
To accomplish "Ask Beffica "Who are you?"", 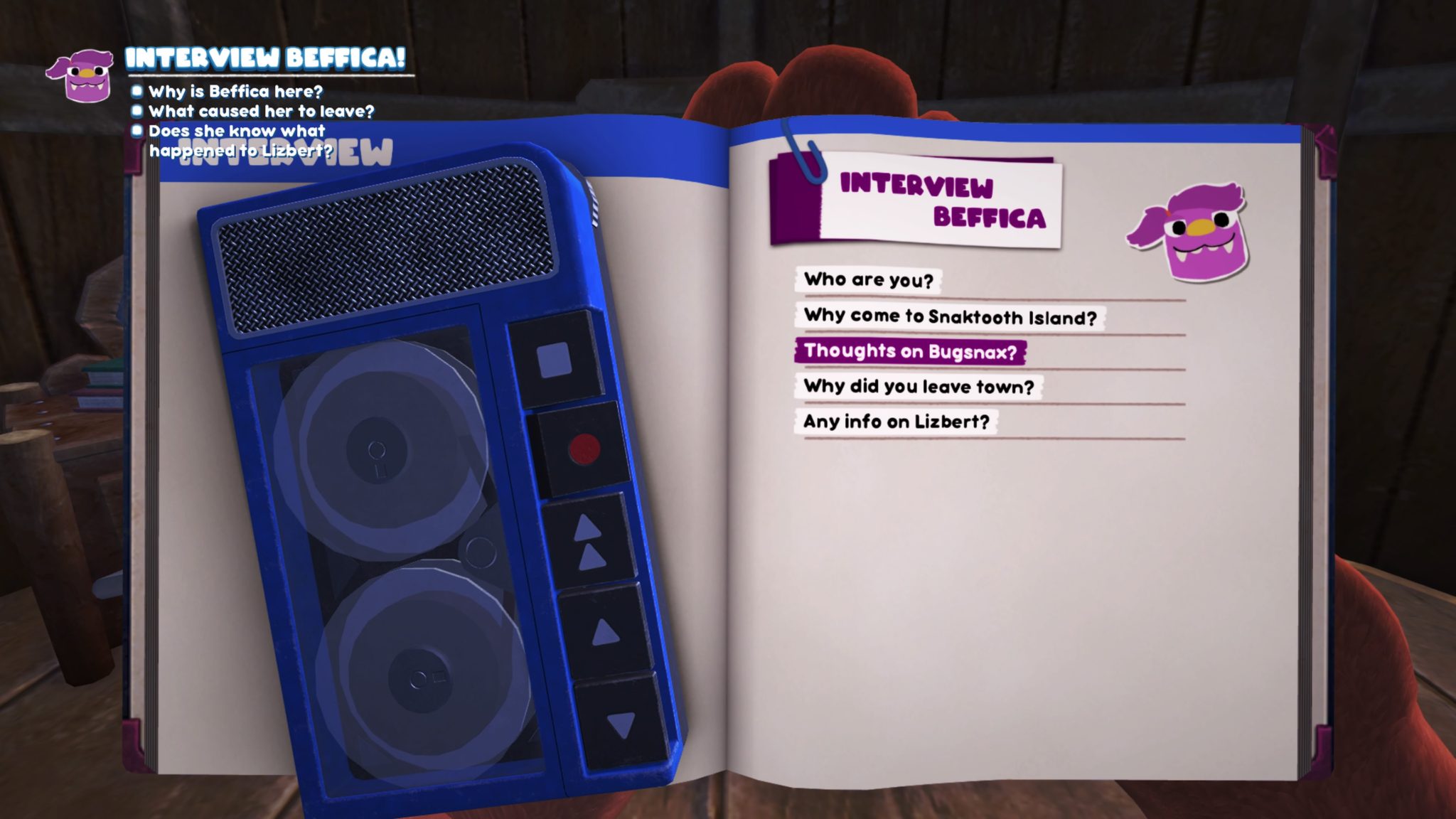I will pyautogui.click(x=868, y=280).
